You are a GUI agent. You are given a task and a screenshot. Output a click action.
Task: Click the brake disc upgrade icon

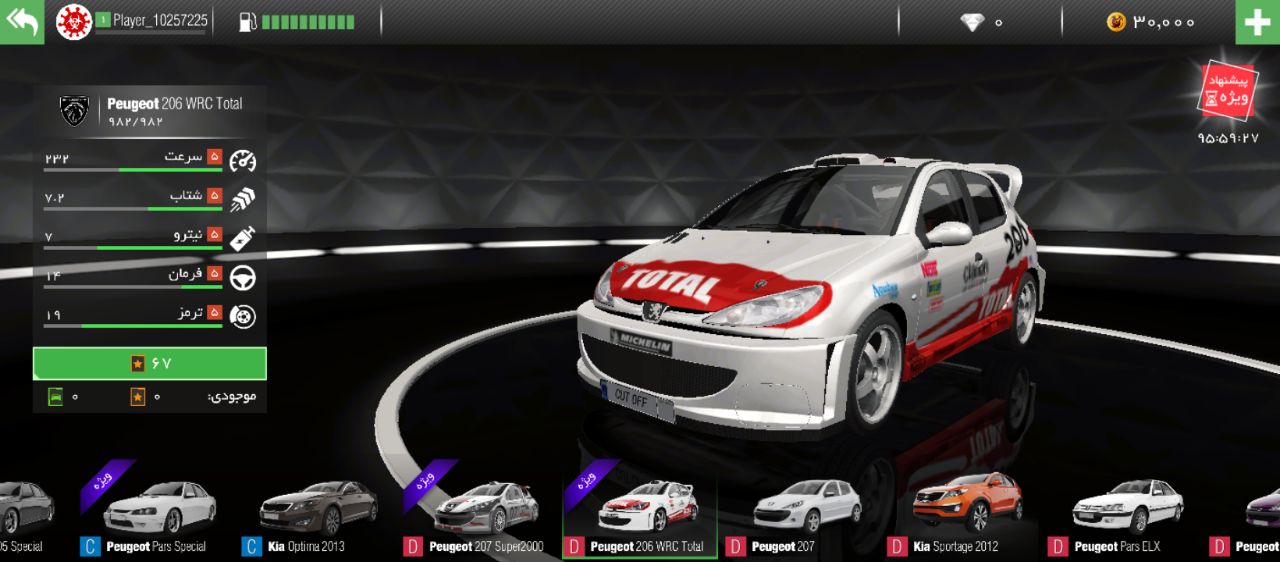tap(243, 316)
